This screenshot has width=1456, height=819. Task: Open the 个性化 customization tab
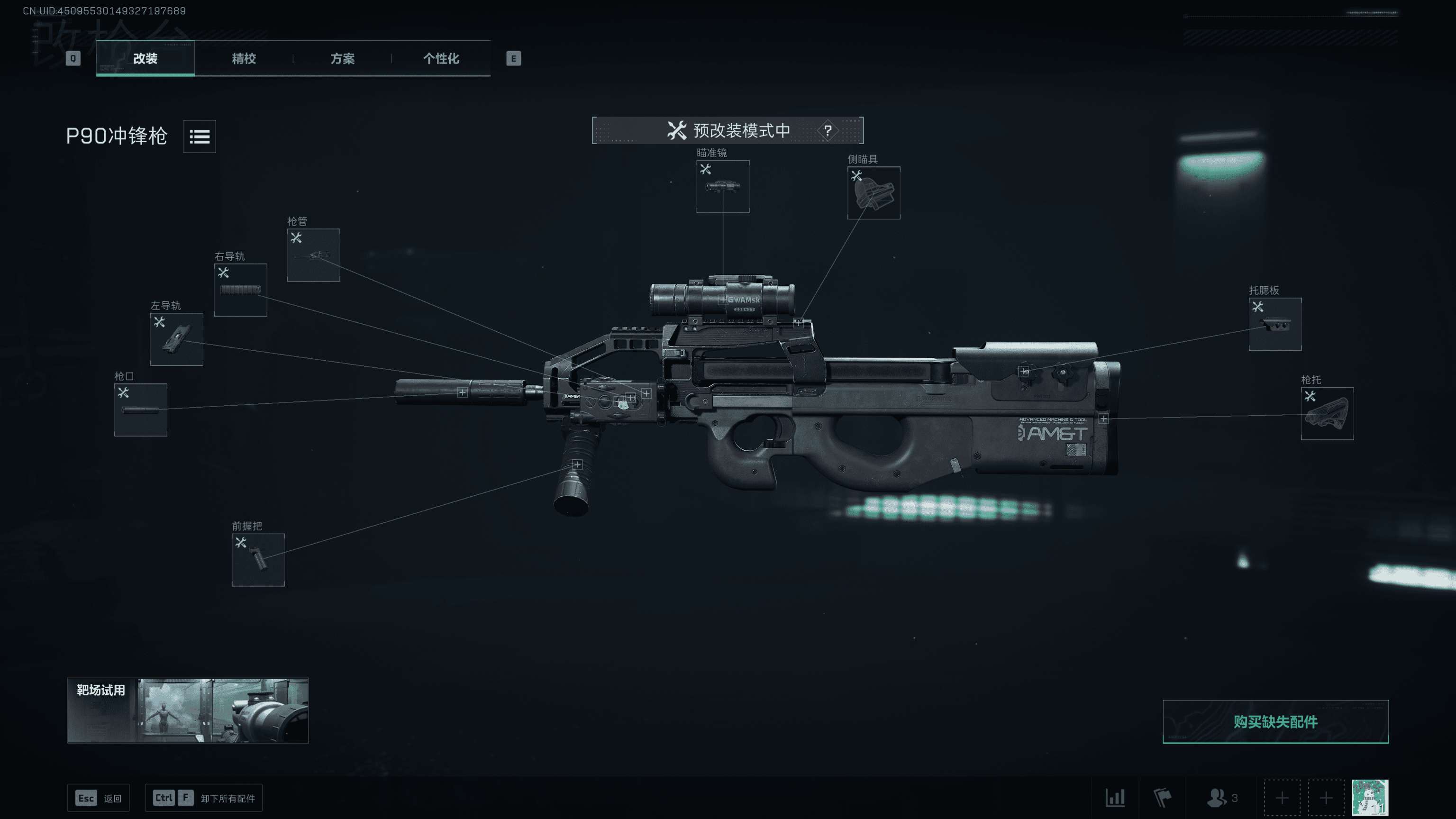[x=441, y=59]
